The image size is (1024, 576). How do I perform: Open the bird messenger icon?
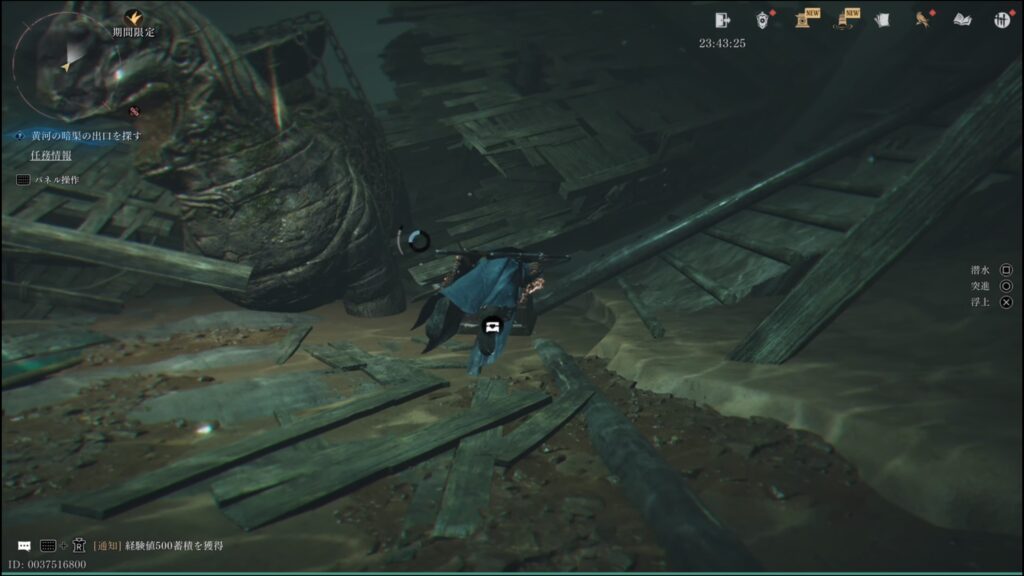coord(922,19)
